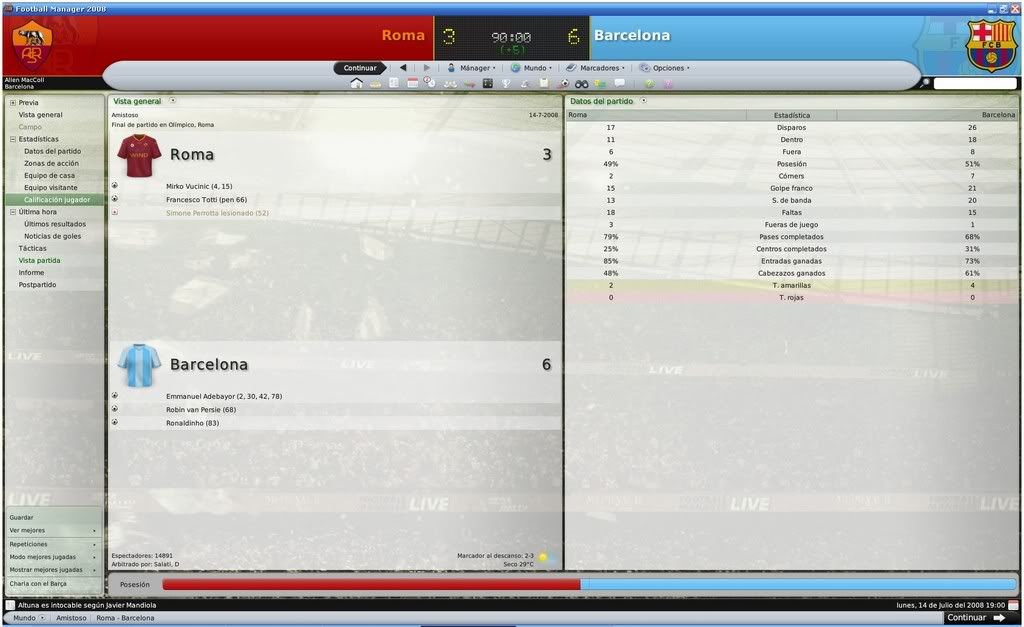Click the home icon in the toolbar
Screen dimensions: 1024x627
pos(356,83)
